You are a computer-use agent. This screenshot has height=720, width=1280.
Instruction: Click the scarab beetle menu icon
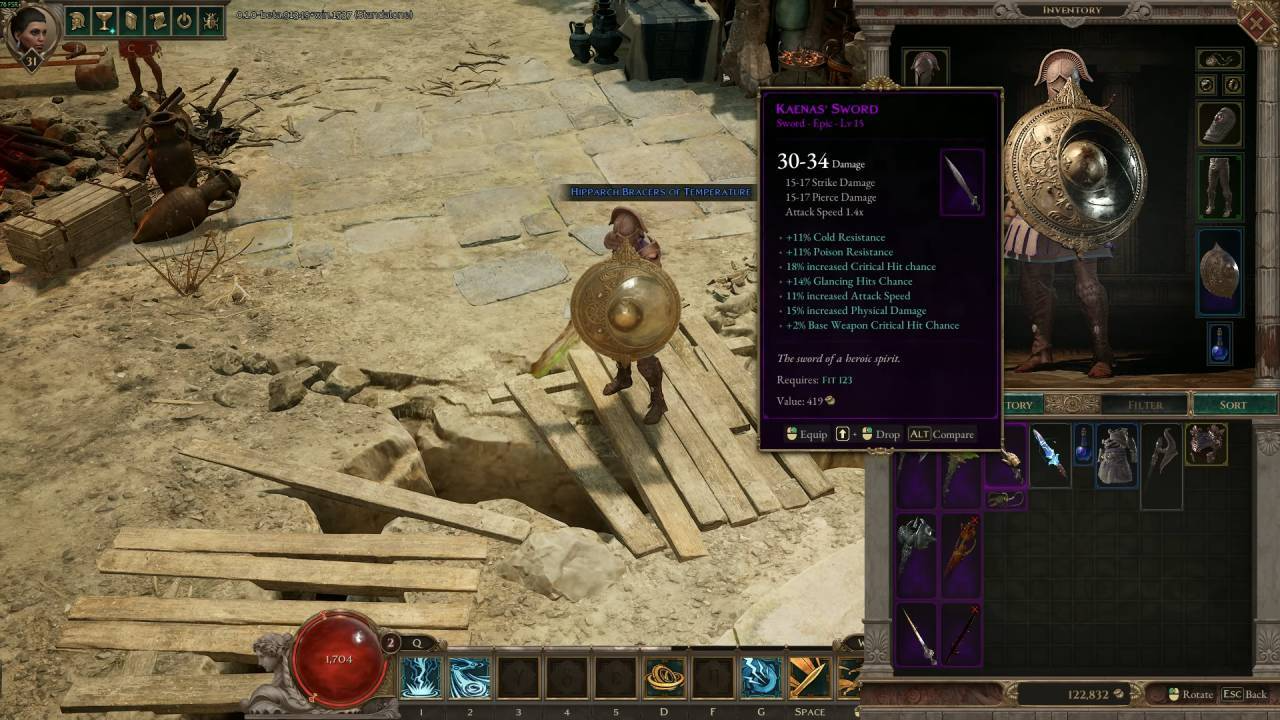[210, 20]
